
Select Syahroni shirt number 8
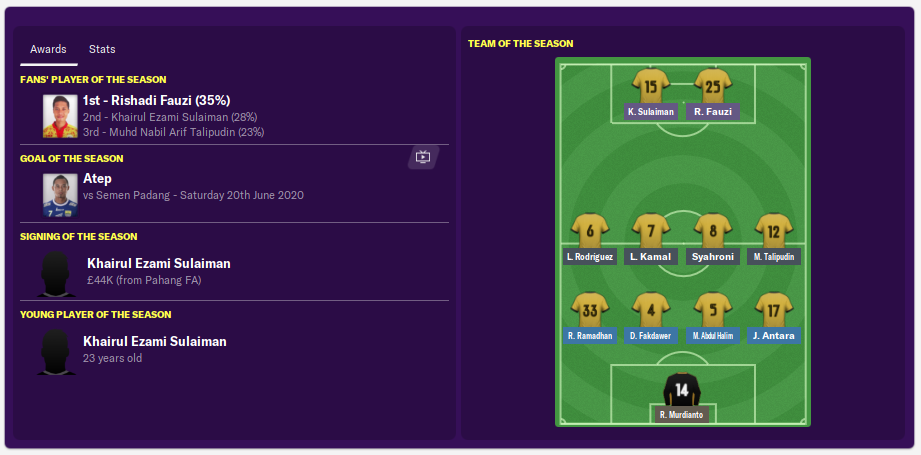click(713, 232)
